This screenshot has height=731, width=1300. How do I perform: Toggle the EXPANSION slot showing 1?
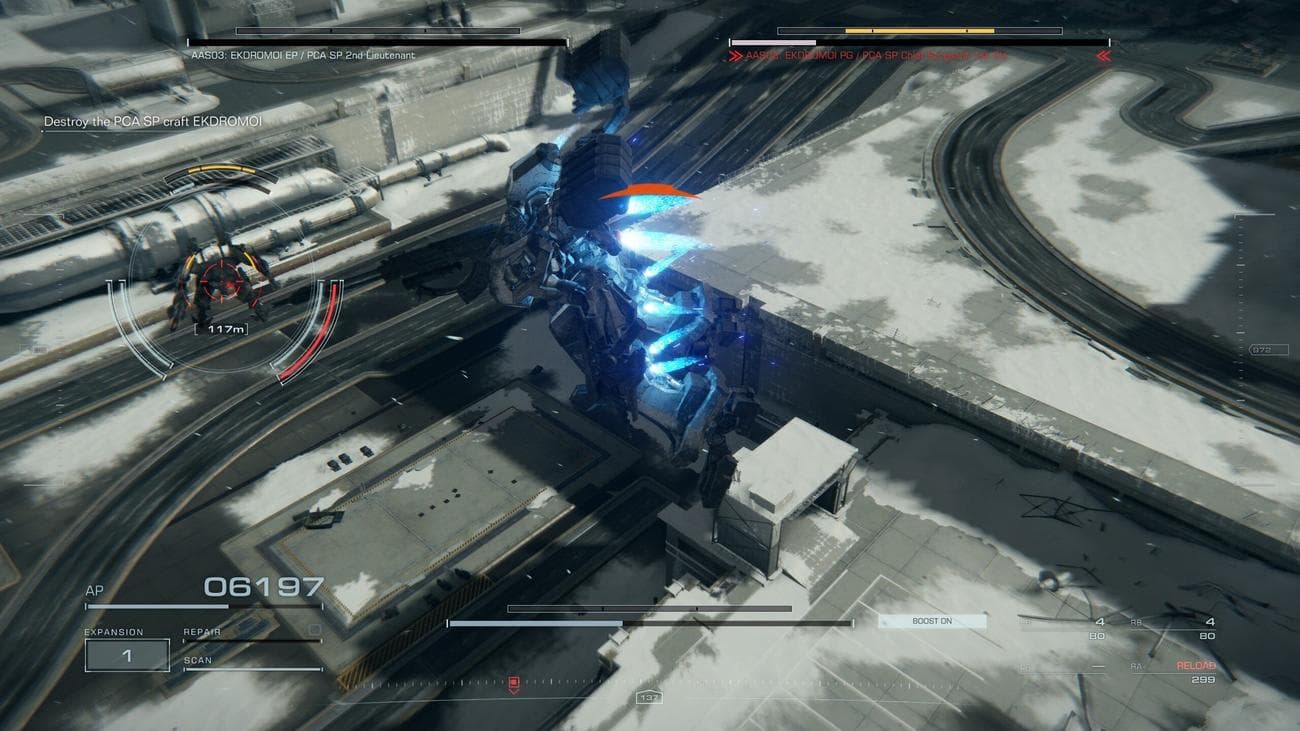click(x=127, y=654)
